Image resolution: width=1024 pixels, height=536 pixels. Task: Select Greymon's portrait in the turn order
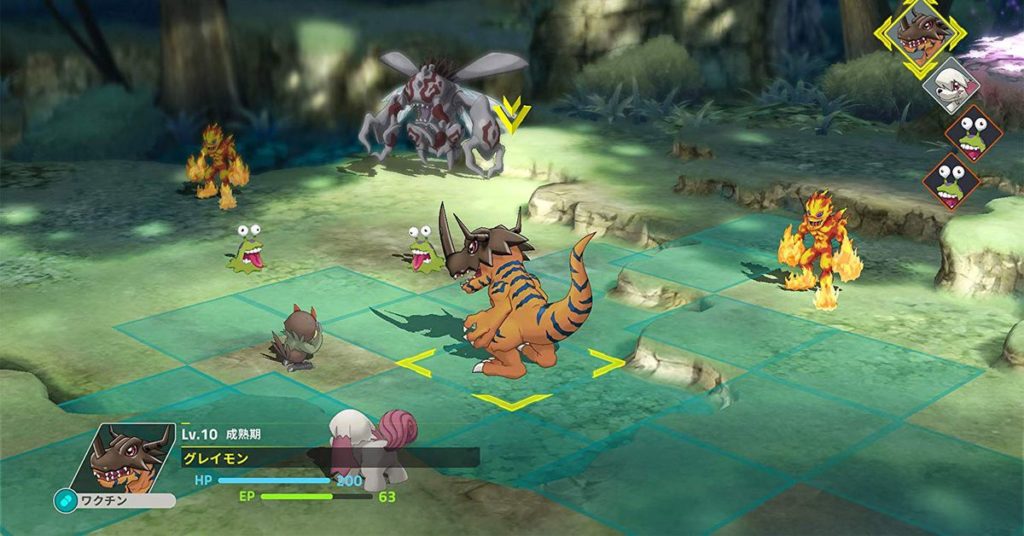click(x=920, y=33)
